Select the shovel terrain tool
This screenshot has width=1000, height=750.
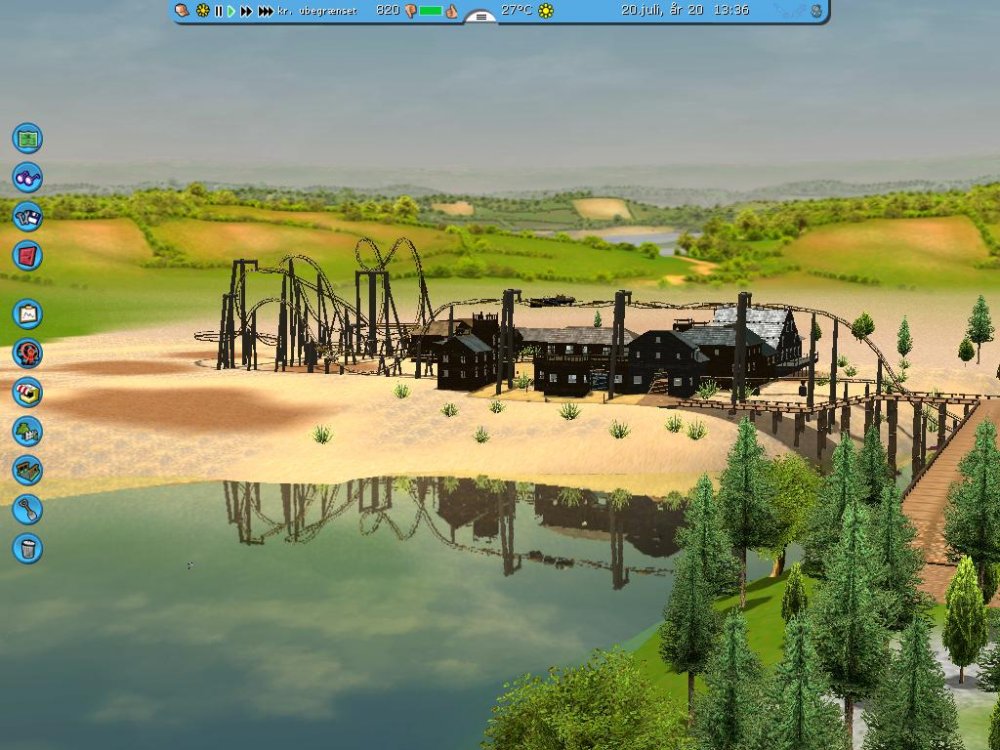27,509
